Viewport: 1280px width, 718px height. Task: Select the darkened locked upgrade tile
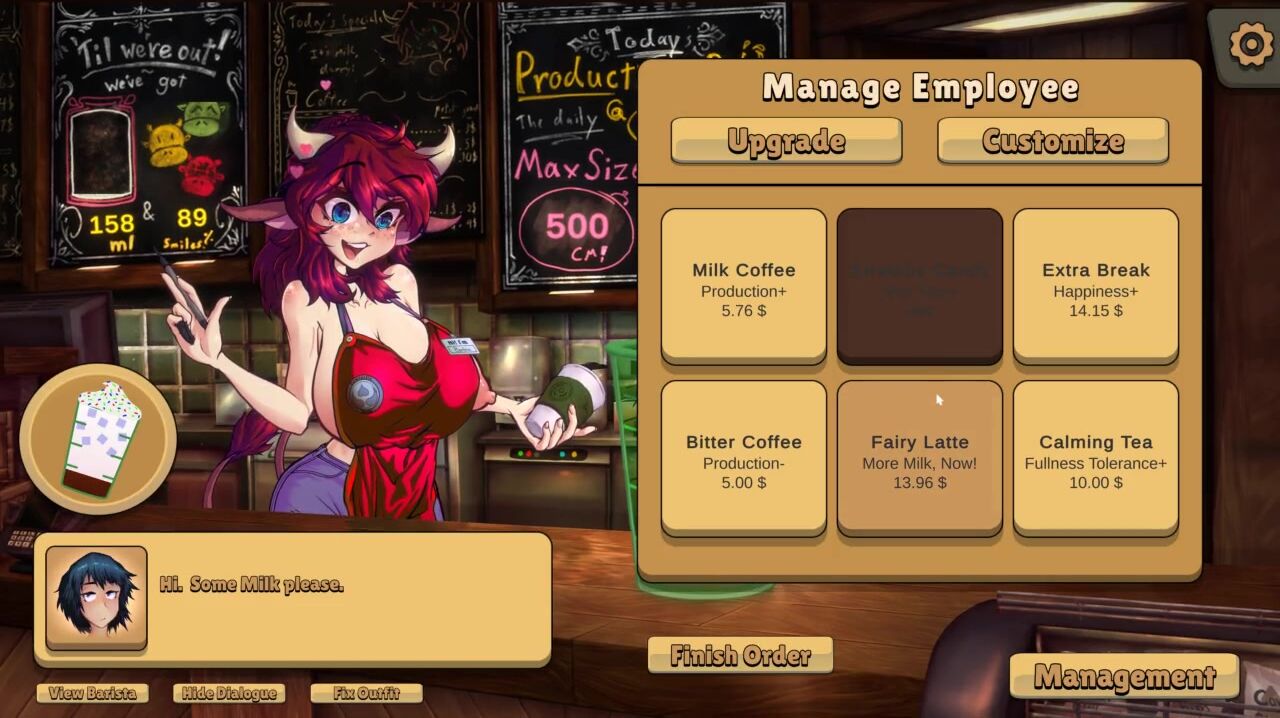tap(920, 286)
